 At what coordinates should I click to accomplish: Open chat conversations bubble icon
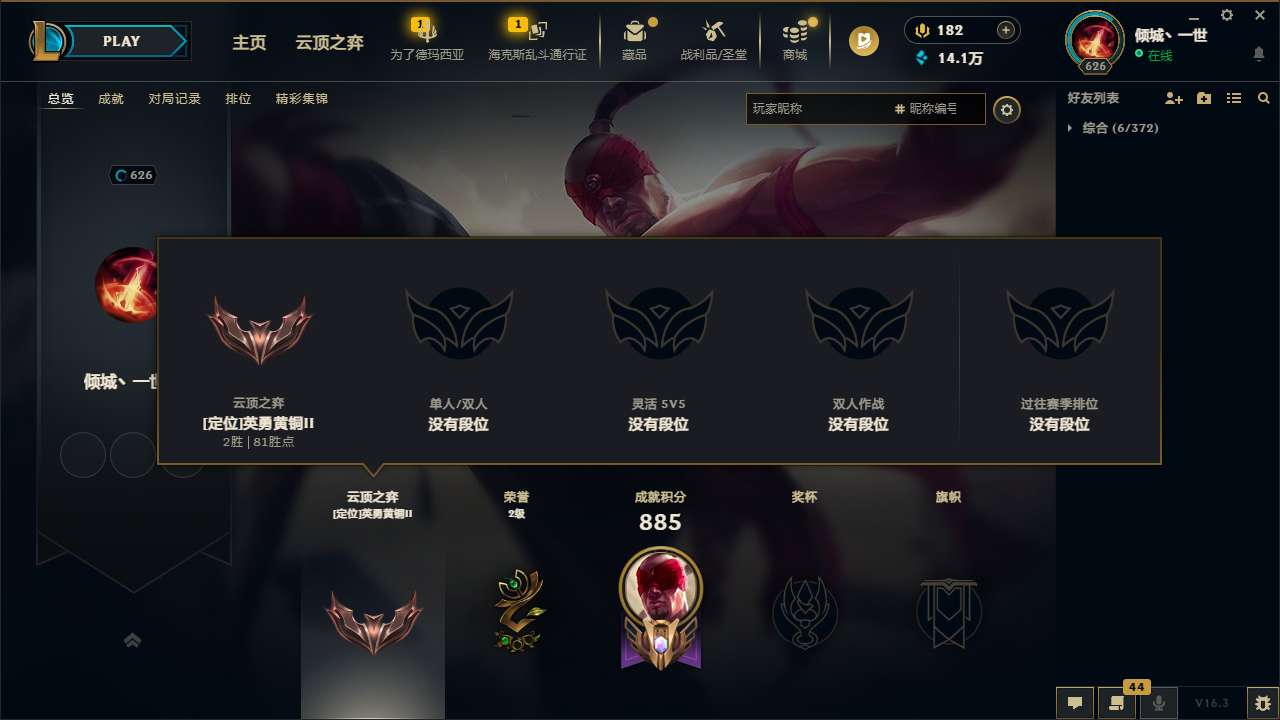point(1074,703)
